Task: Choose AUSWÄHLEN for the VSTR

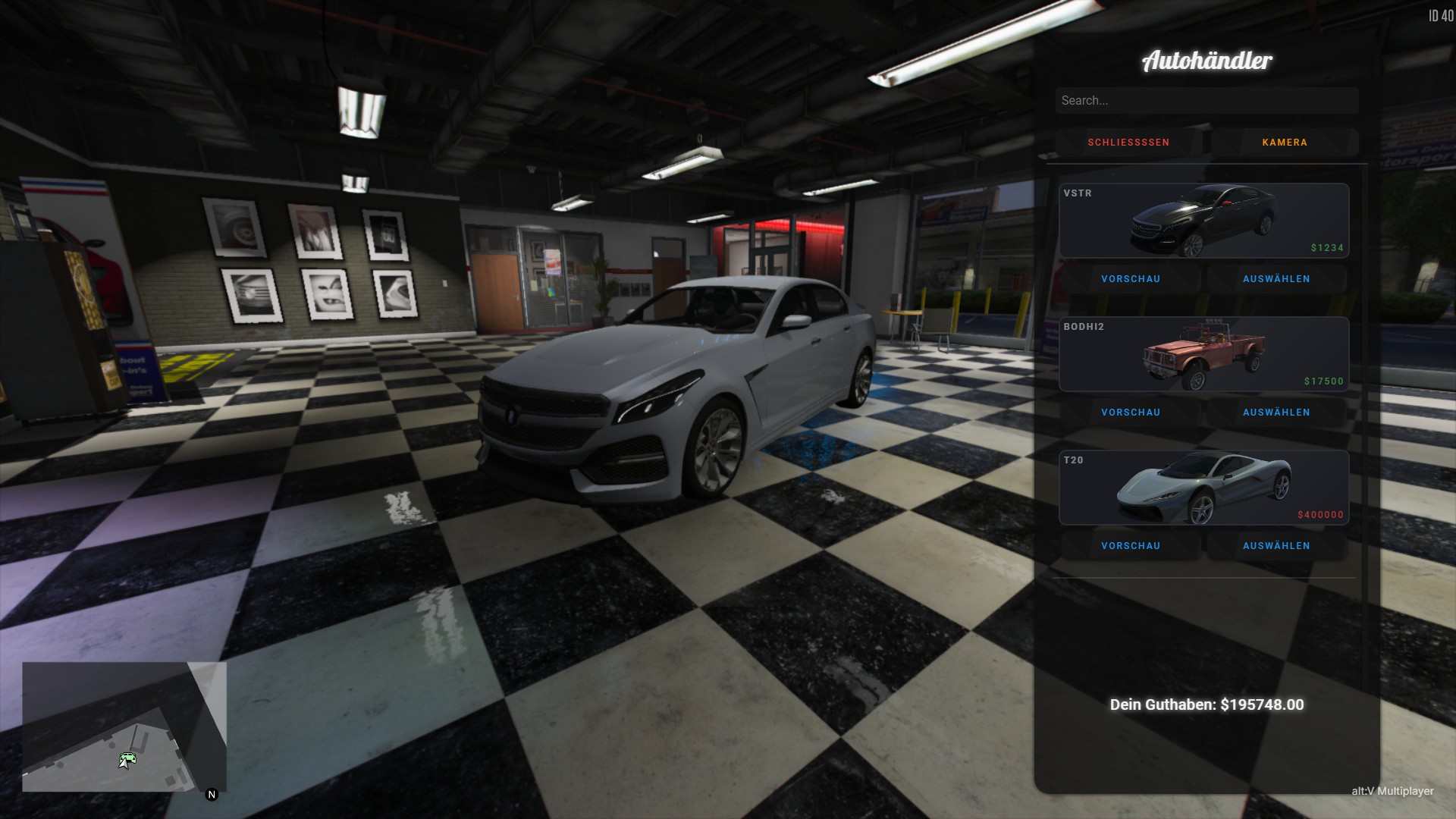Action: pyautogui.click(x=1276, y=279)
